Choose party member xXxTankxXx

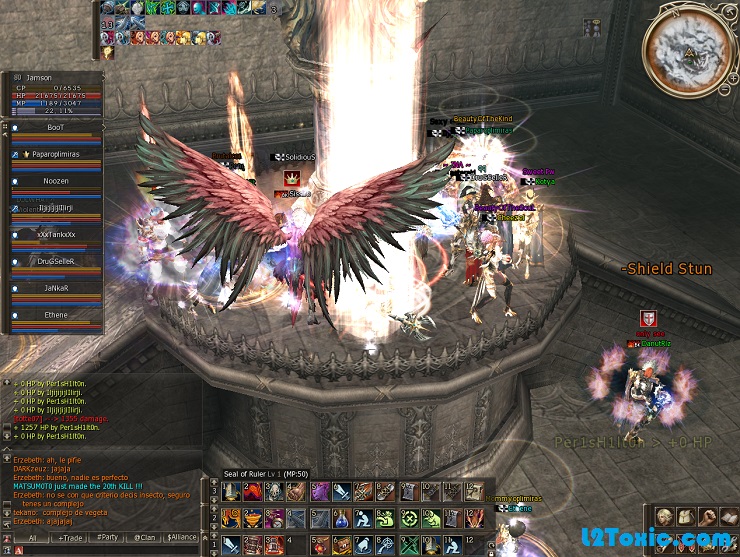point(56,234)
